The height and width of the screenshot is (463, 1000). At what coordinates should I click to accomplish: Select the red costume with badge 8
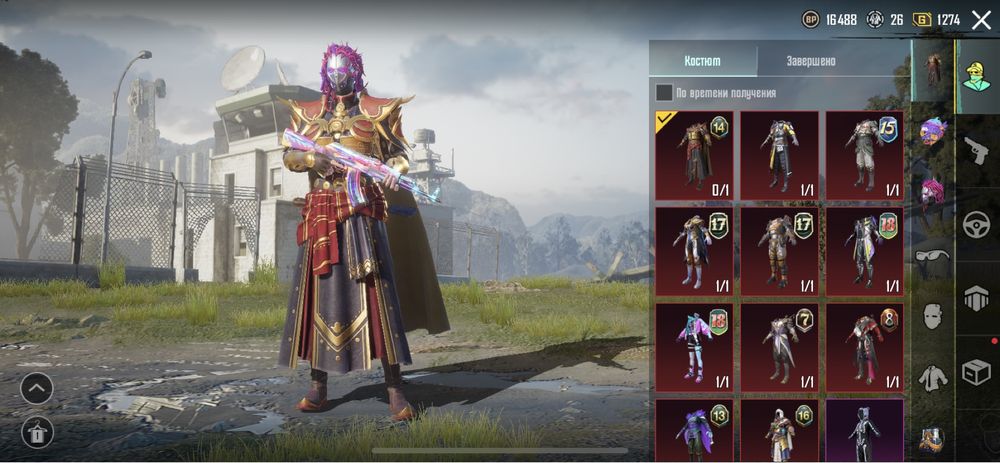click(x=864, y=346)
